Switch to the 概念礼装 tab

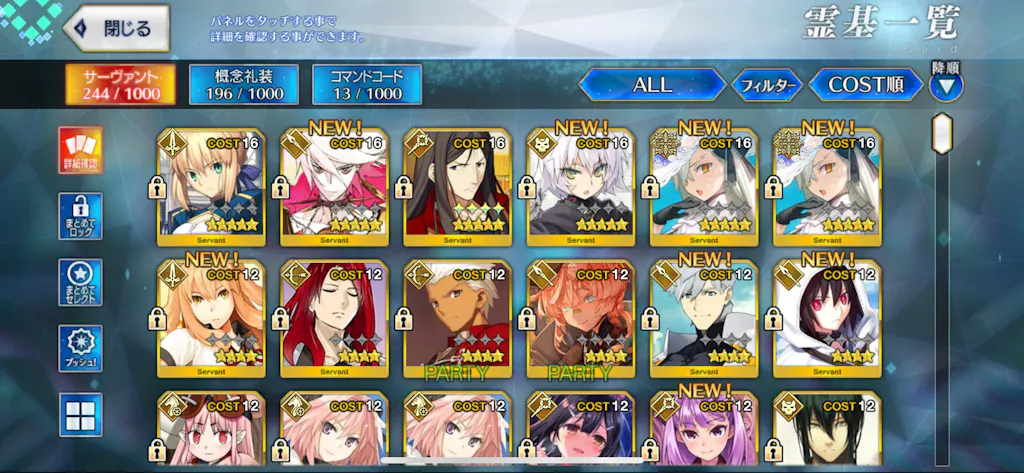(243, 85)
